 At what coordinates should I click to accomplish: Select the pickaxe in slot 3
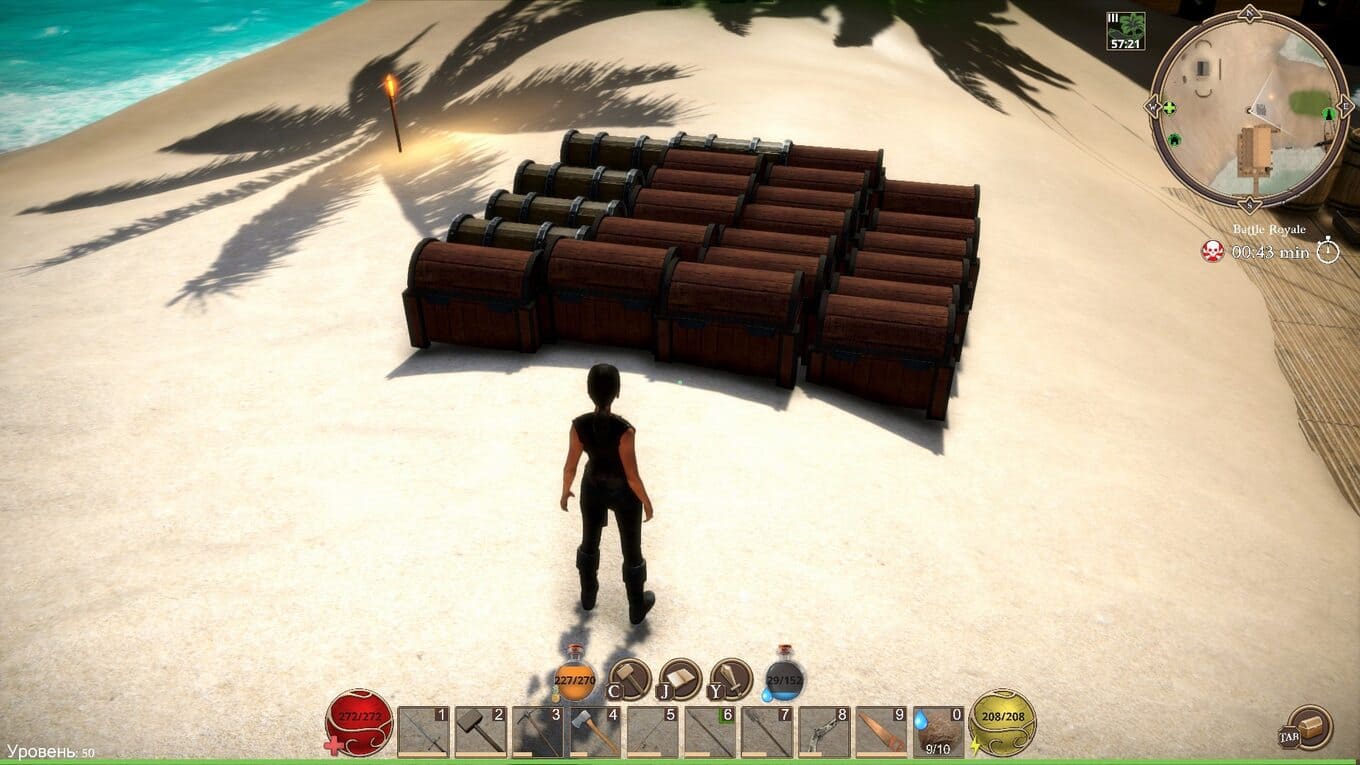coord(537,732)
